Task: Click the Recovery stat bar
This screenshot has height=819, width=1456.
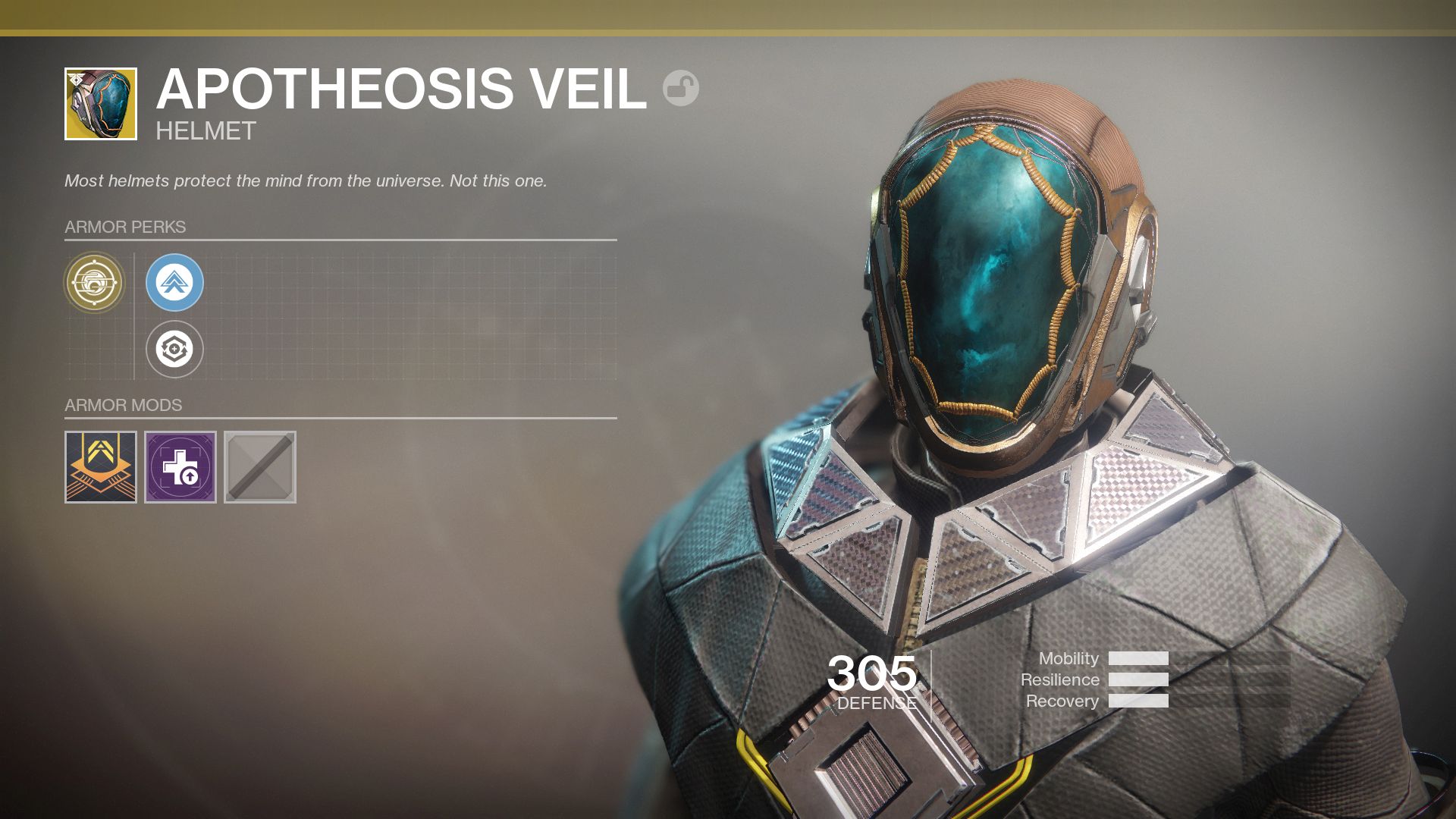Action: point(1137,701)
